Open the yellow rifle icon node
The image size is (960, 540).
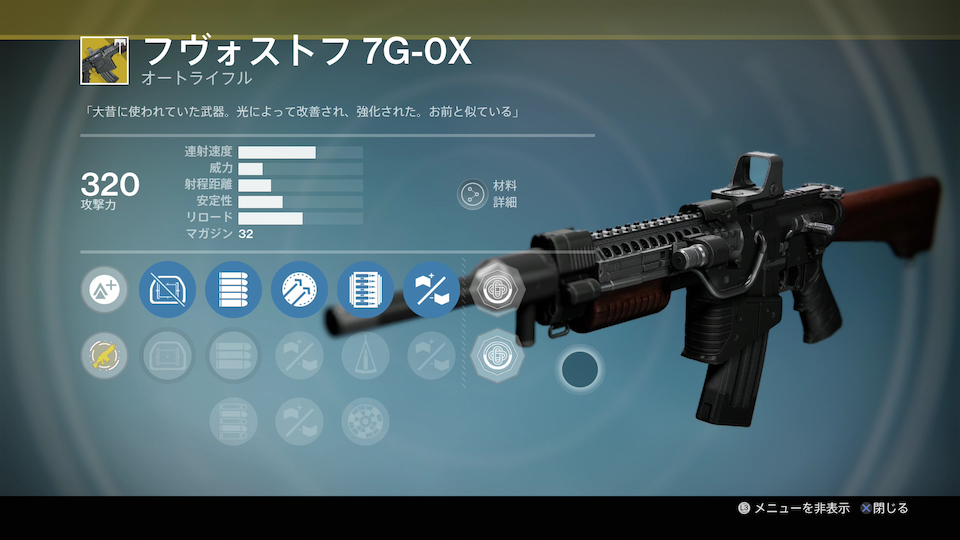click(x=104, y=355)
